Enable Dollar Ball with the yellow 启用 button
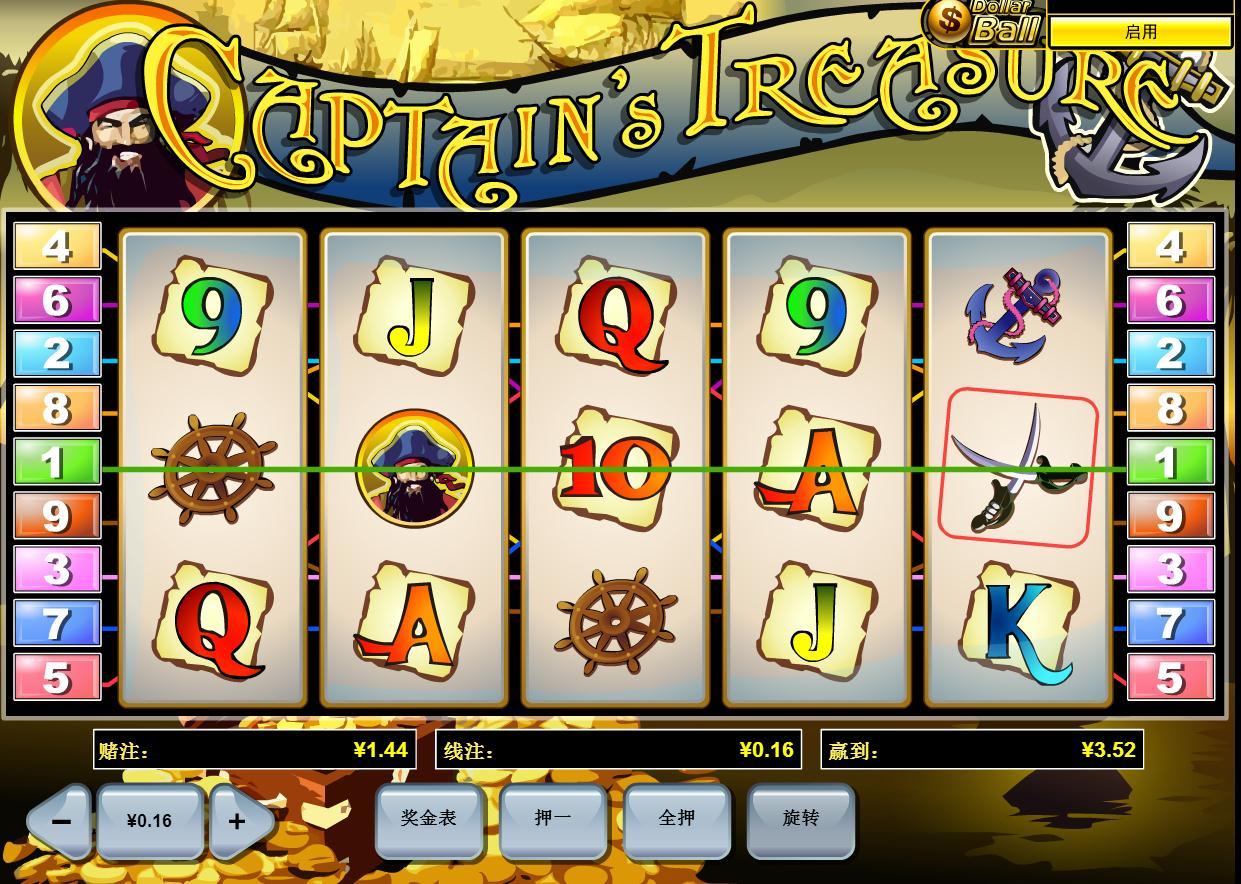The image size is (1241, 884). (1140, 32)
